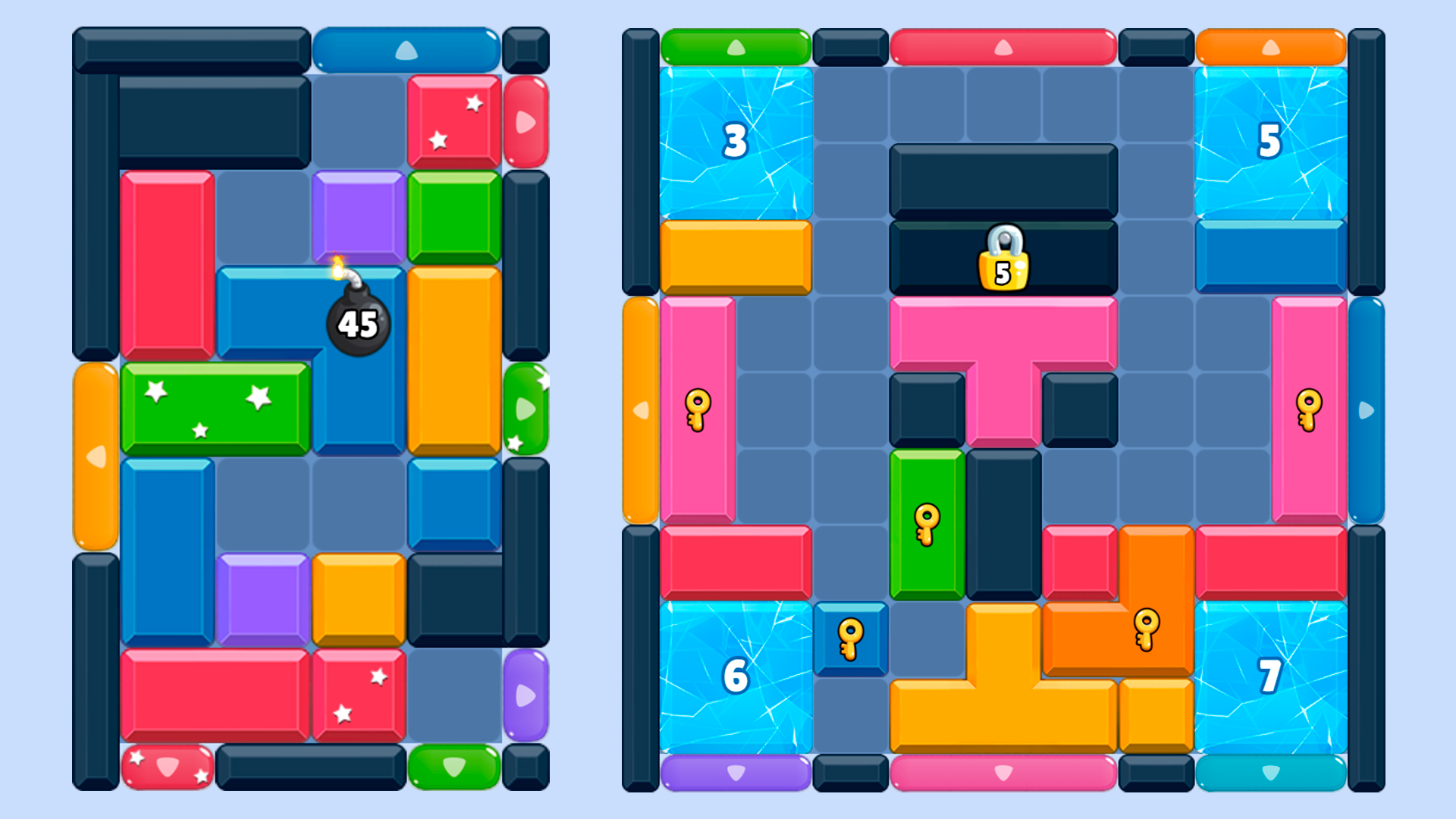This screenshot has height=819, width=1456.
Task: Tap the ice block numbered 6
Action: [734, 673]
